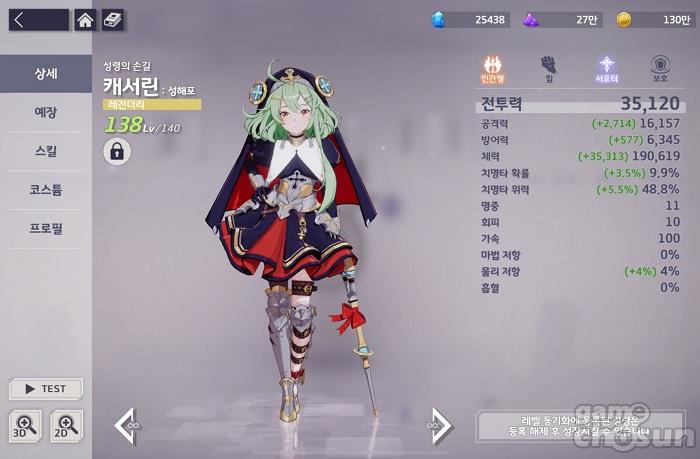
Task: Zoom the 3D model view
Action: pos(25,425)
